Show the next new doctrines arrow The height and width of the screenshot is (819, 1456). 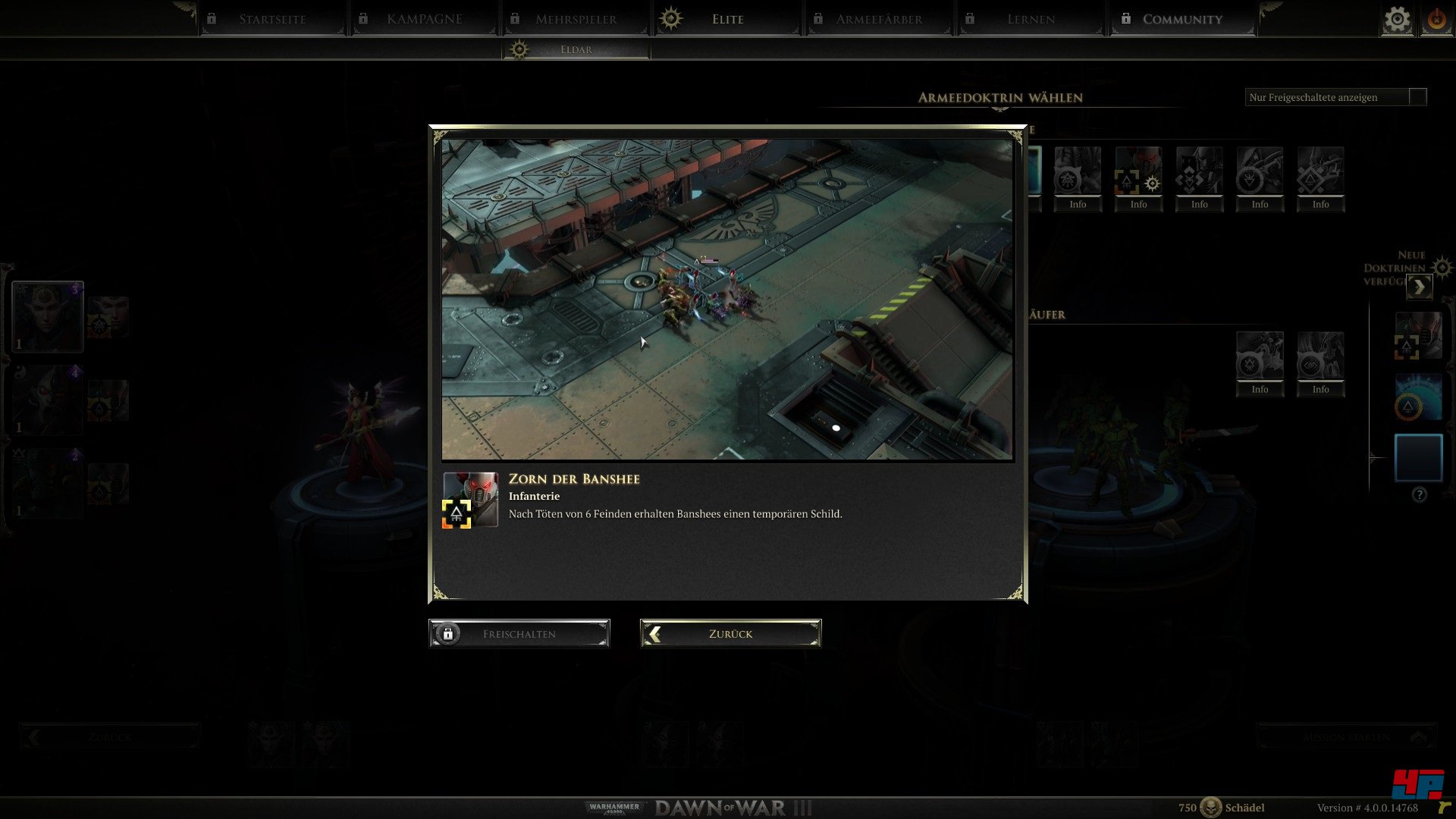[1419, 287]
